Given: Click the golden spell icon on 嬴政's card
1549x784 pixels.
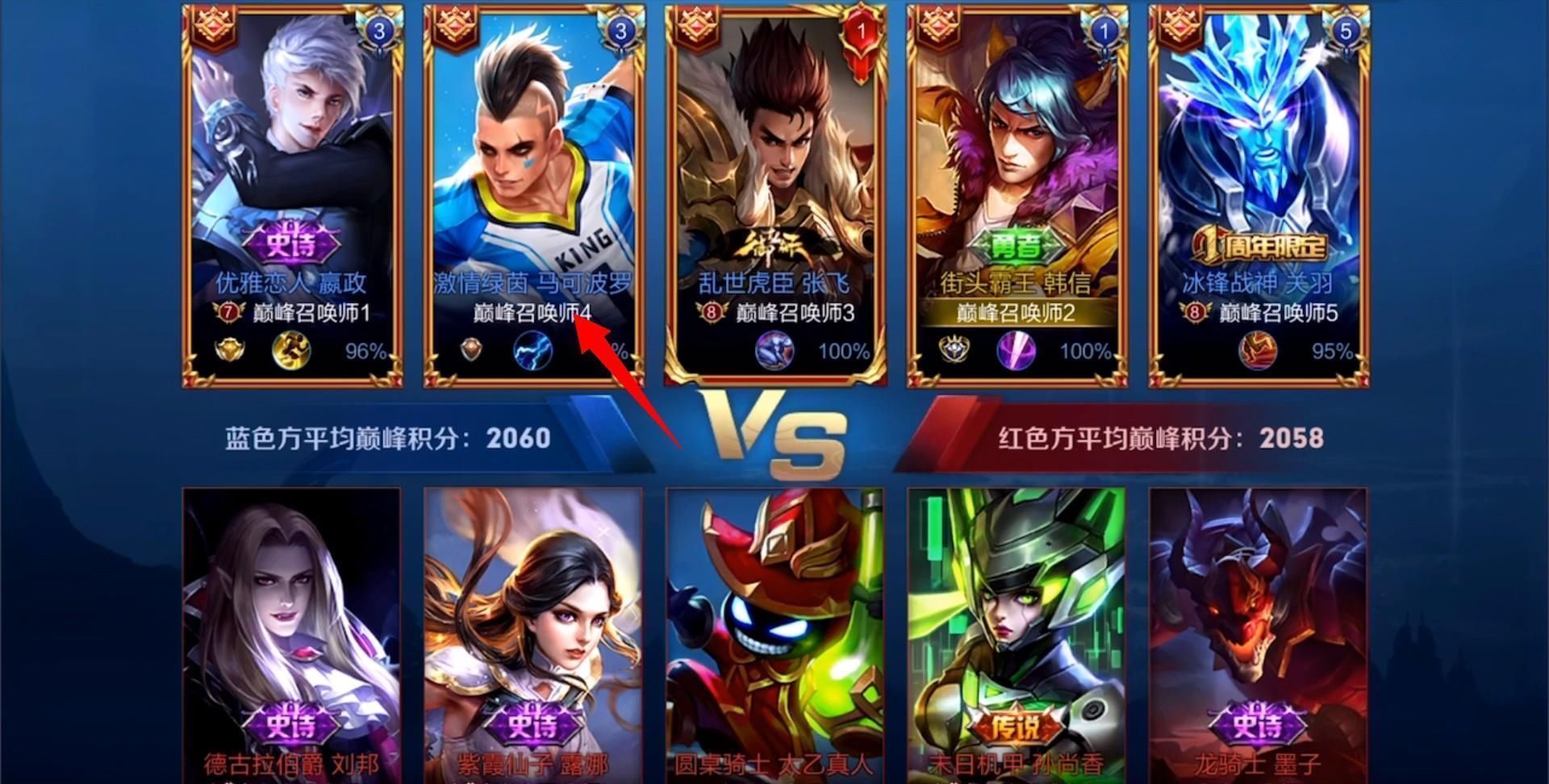Looking at the screenshot, I should (x=291, y=351).
